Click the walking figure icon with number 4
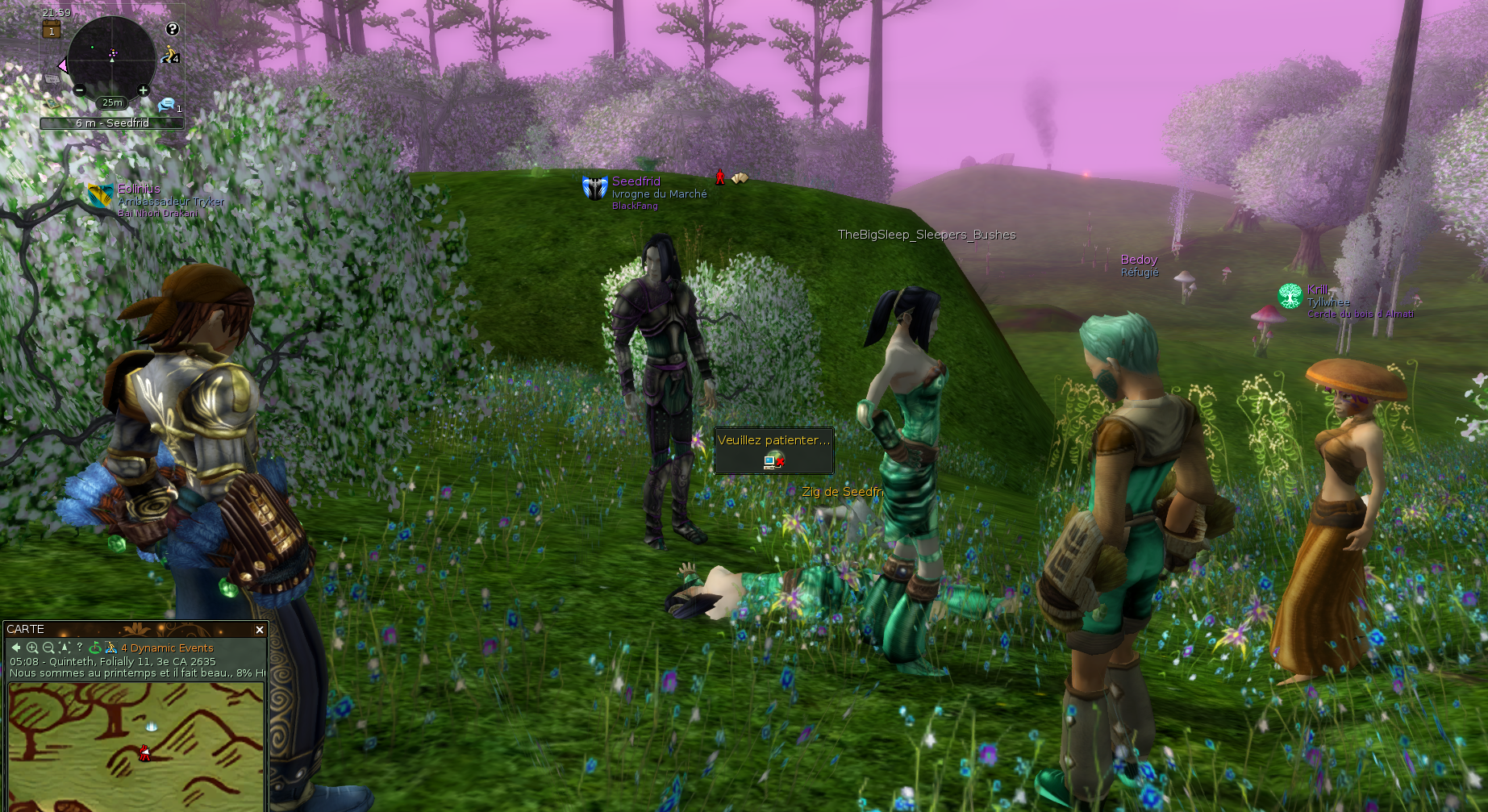The width and height of the screenshot is (1488, 812). pos(170,56)
